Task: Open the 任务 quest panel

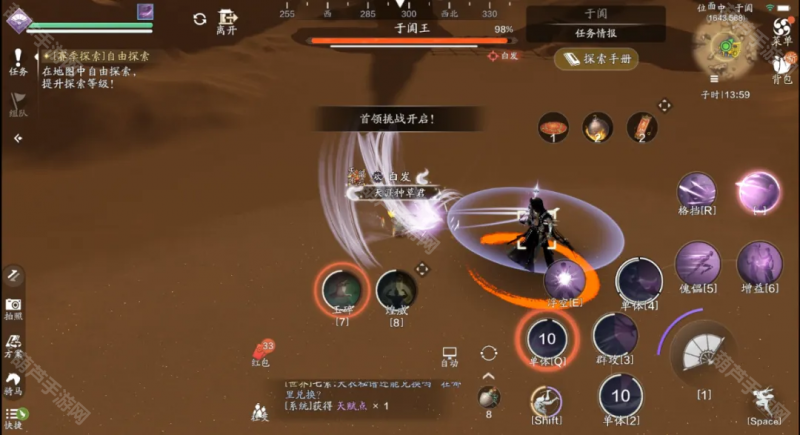Action: click(x=18, y=60)
